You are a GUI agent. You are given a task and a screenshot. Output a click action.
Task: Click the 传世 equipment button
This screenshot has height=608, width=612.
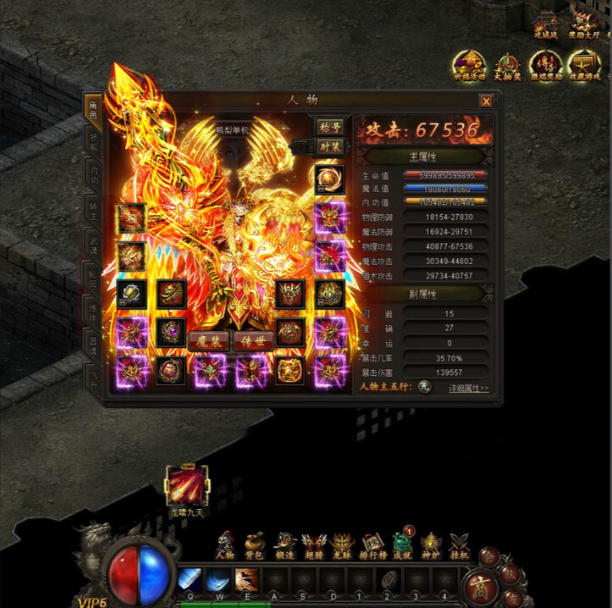click(x=252, y=341)
